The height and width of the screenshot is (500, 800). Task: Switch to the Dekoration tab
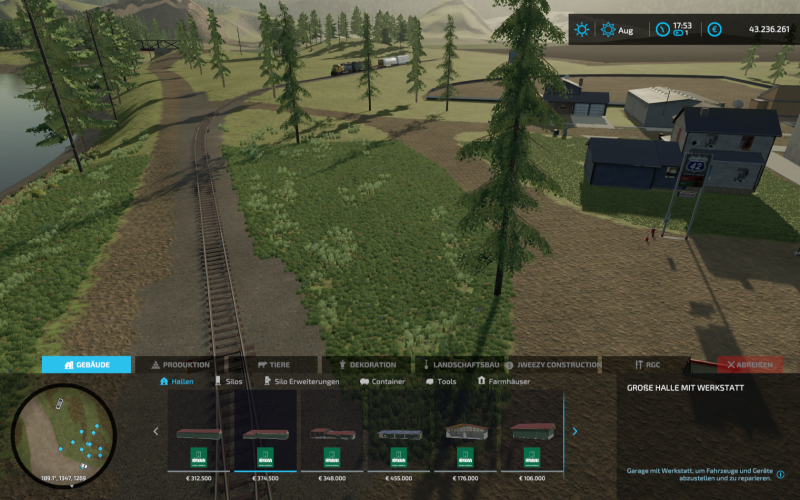point(368,365)
